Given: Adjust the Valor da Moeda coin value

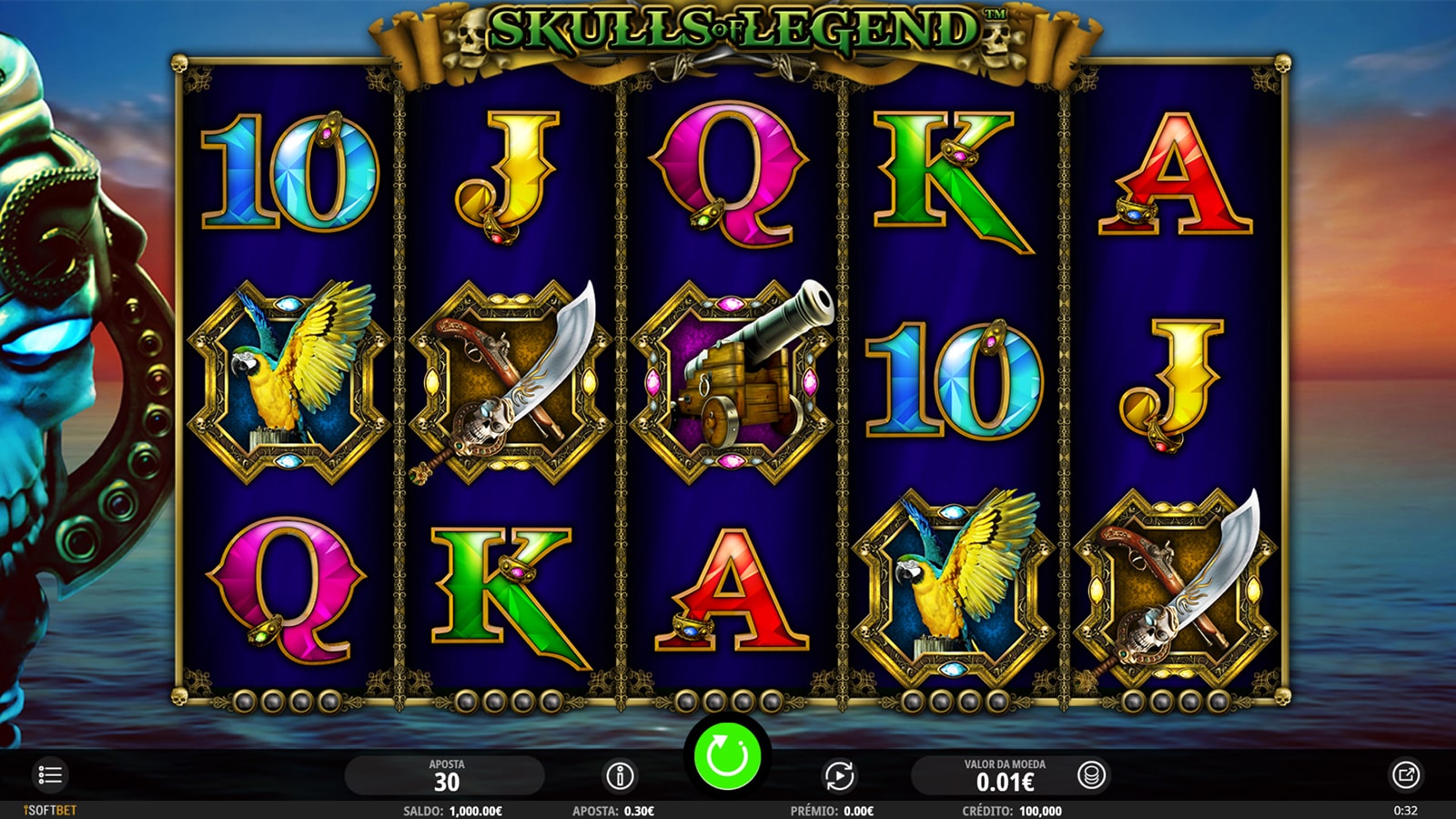Looking at the screenshot, I should pyautogui.click(x=1005, y=776).
